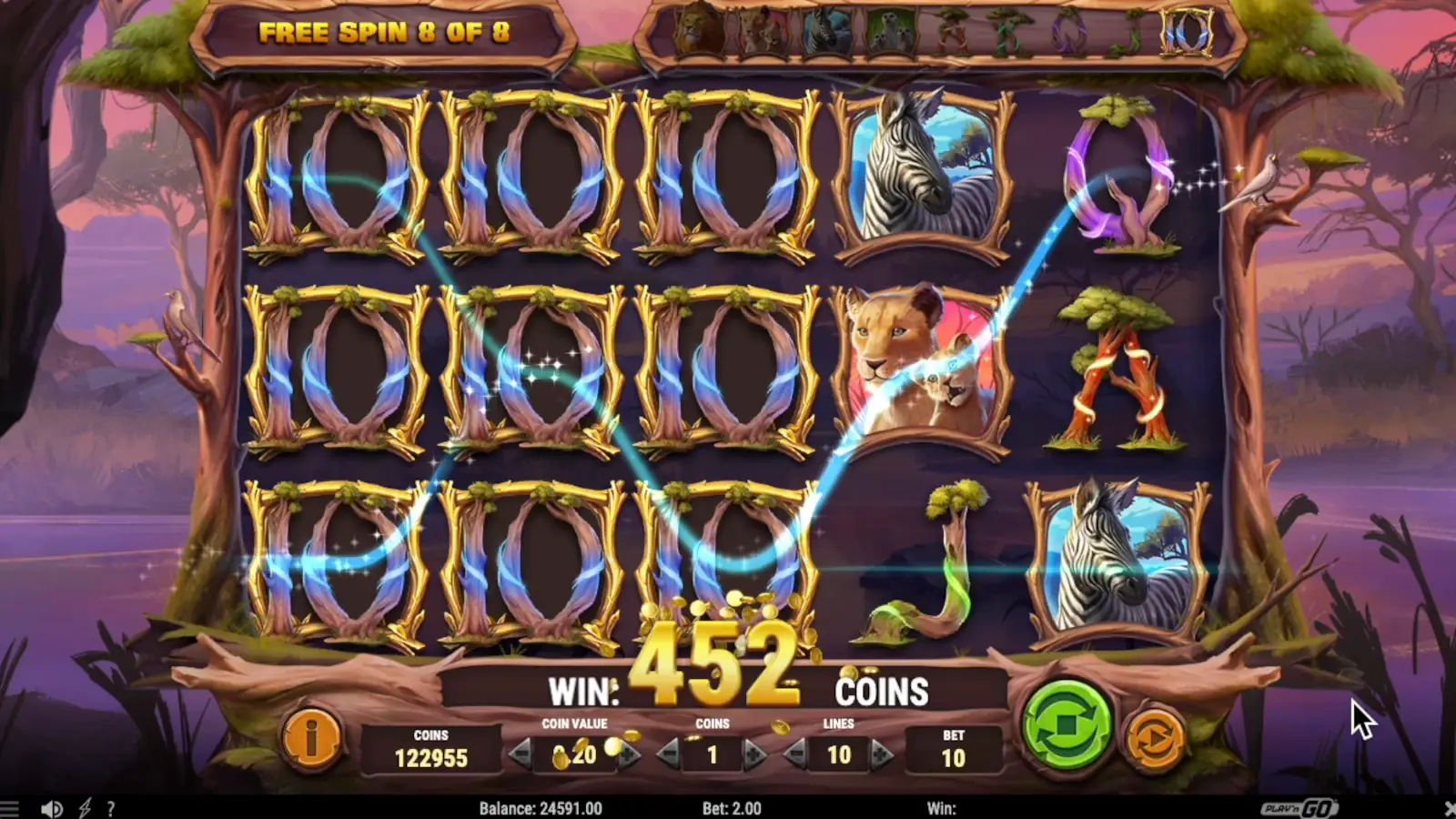Increase coin value with its right arrow
1456x819 pixels.
[629, 753]
